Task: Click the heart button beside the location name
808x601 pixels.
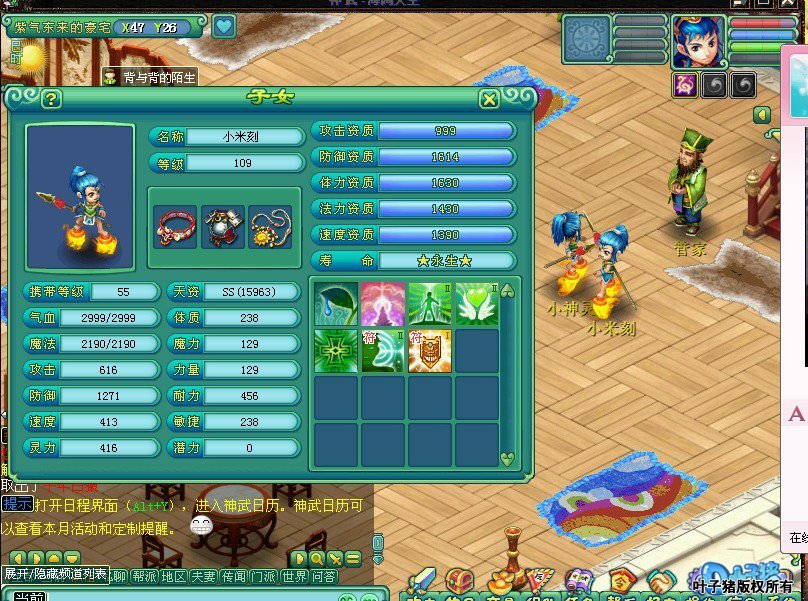Action: 224,27
